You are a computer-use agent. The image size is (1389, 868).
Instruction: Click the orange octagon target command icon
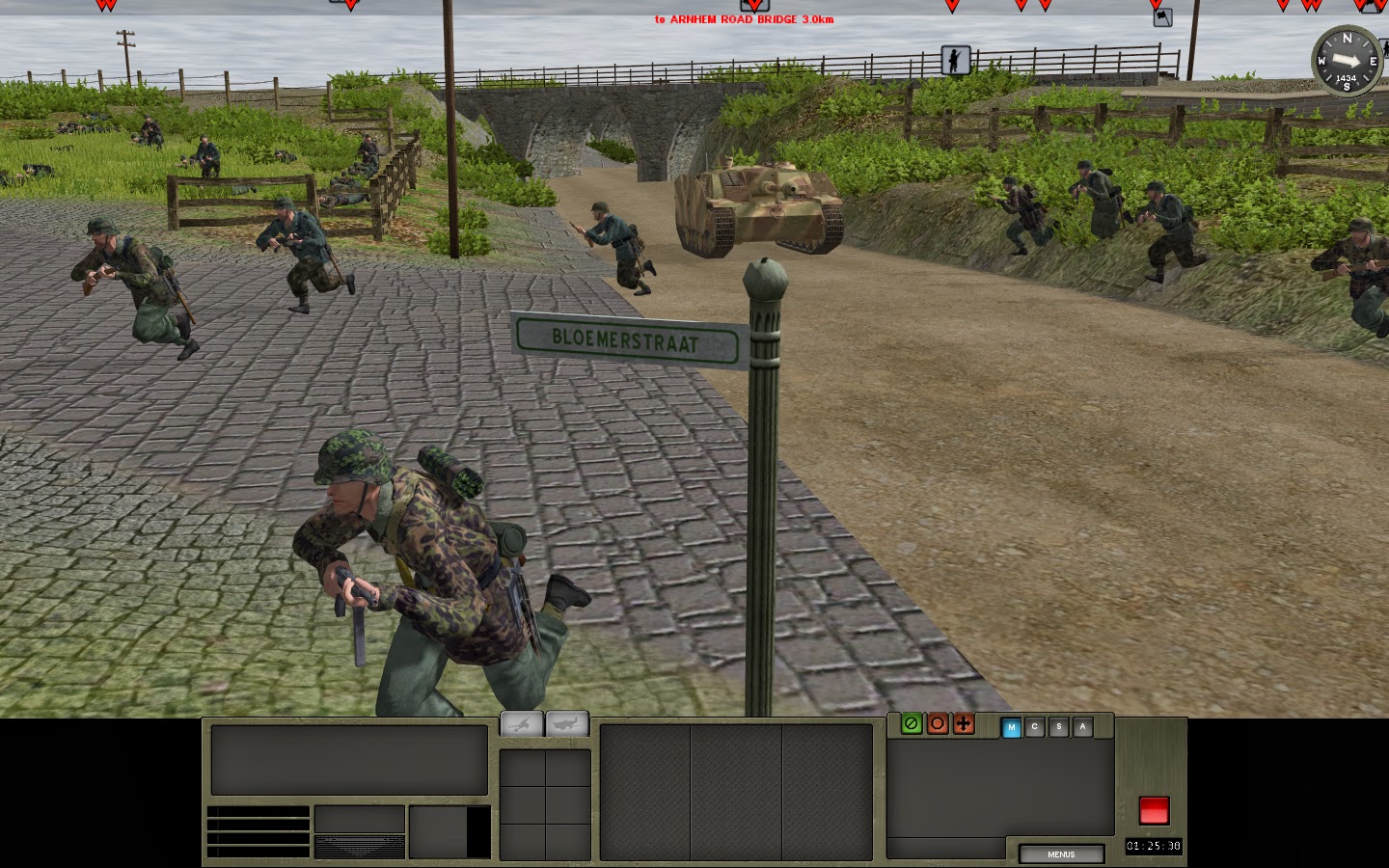[937, 724]
